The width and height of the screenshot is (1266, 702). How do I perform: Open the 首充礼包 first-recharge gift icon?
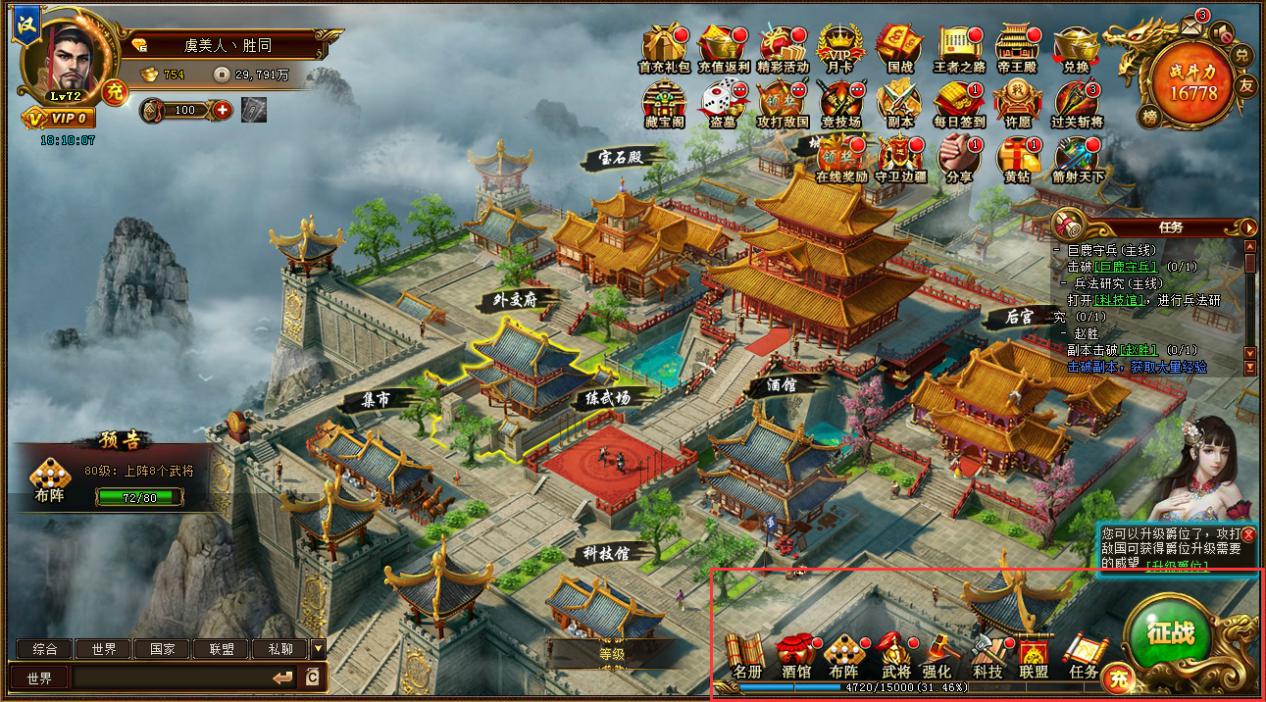click(663, 47)
